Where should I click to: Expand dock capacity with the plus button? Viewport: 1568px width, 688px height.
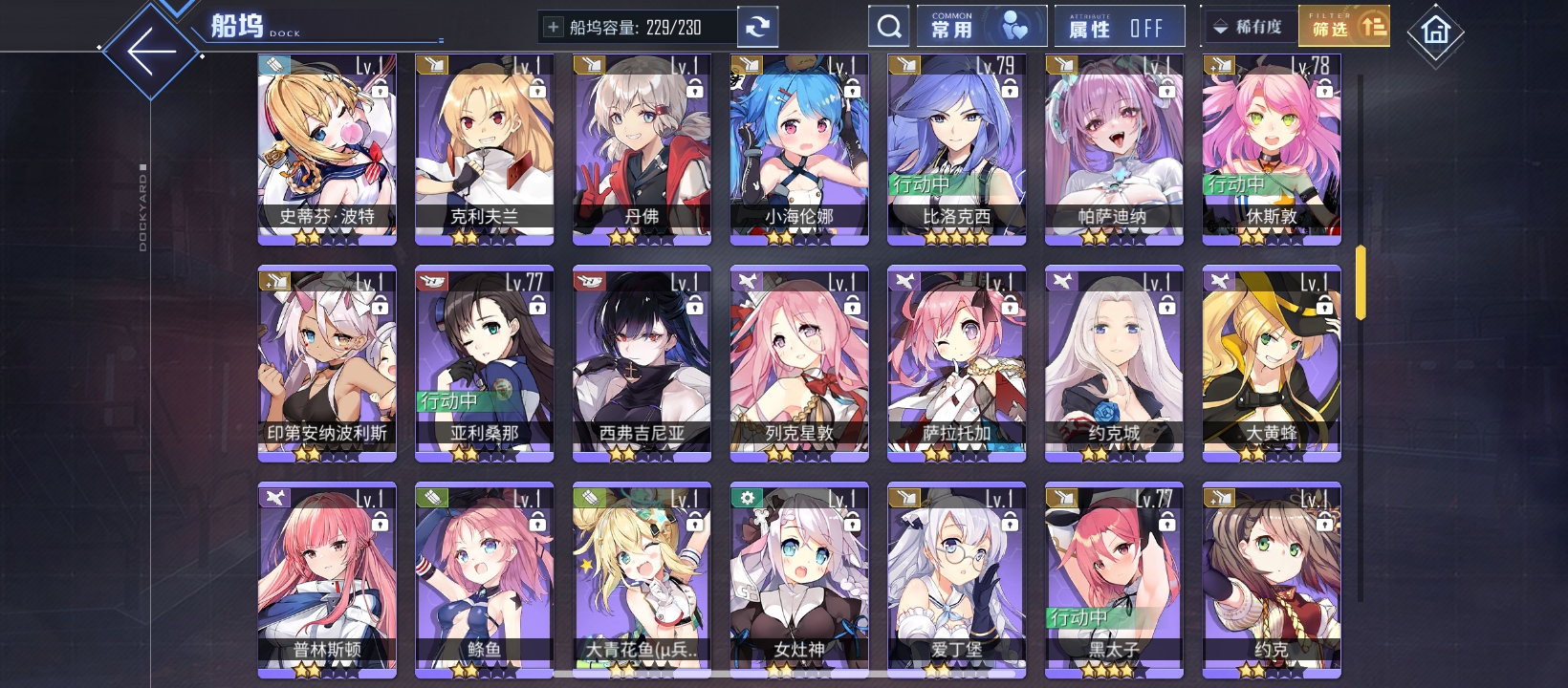click(553, 28)
